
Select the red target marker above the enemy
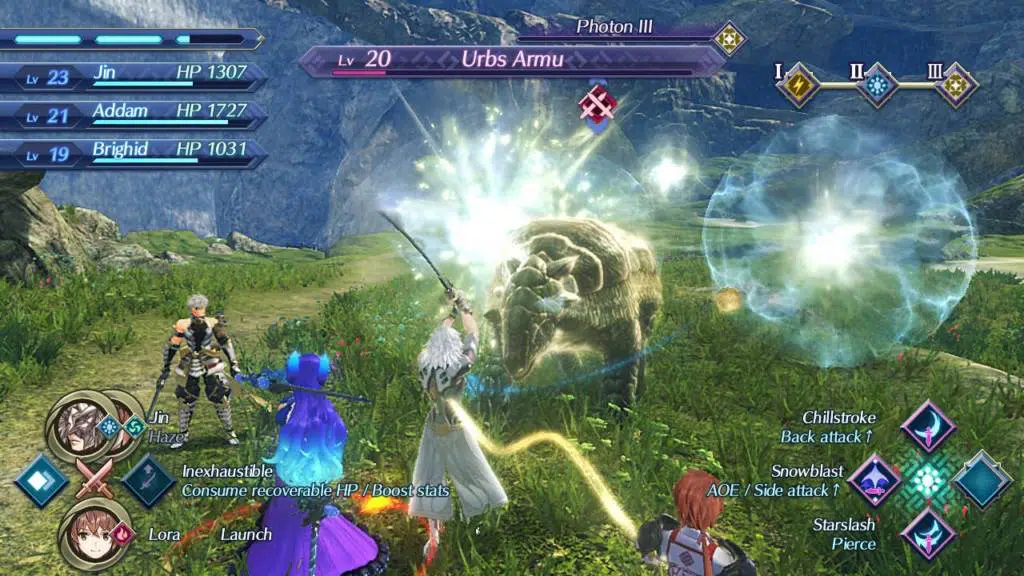pyautogui.click(x=596, y=103)
